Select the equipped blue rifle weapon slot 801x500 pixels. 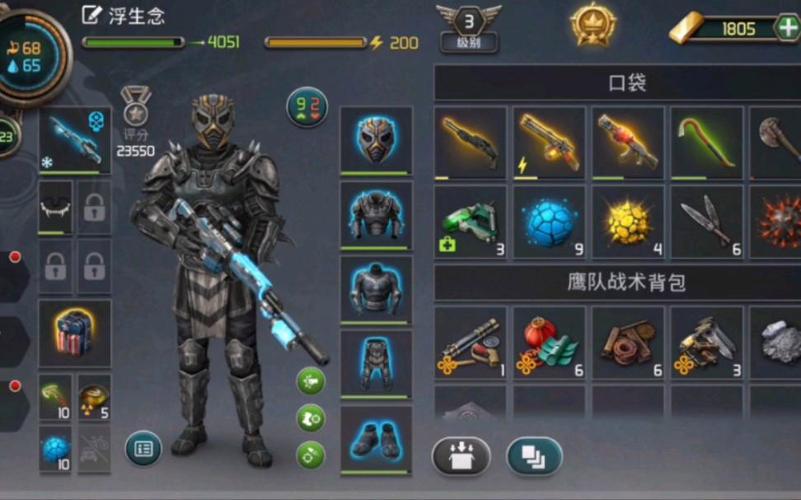coord(75,140)
